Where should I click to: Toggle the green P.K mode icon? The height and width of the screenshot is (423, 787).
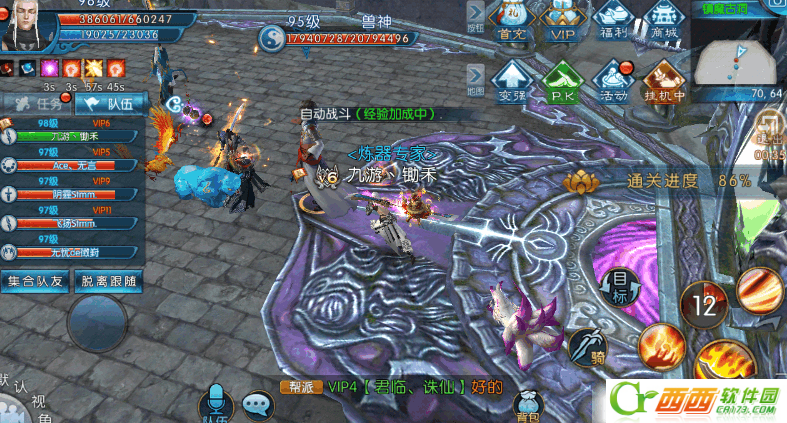(561, 82)
